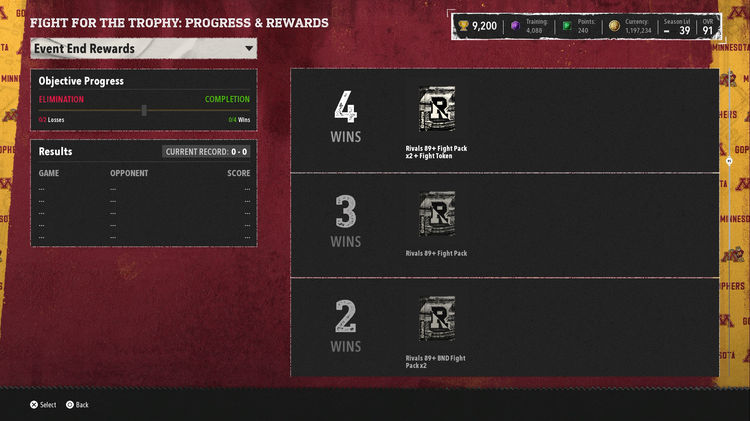Select the 4 Wins reward row

pyautogui.click(x=504, y=121)
